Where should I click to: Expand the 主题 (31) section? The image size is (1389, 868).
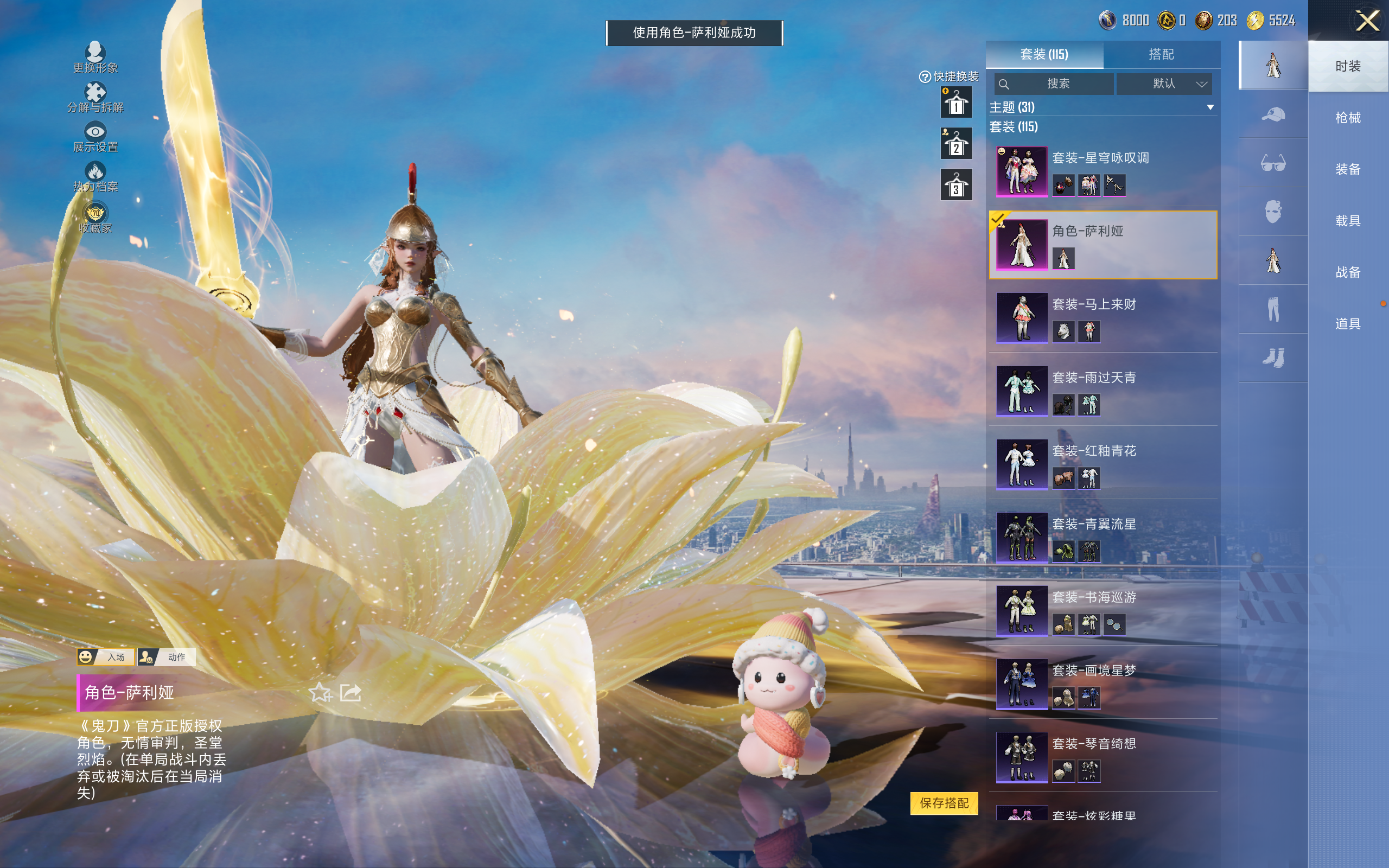click(x=1210, y=107)
